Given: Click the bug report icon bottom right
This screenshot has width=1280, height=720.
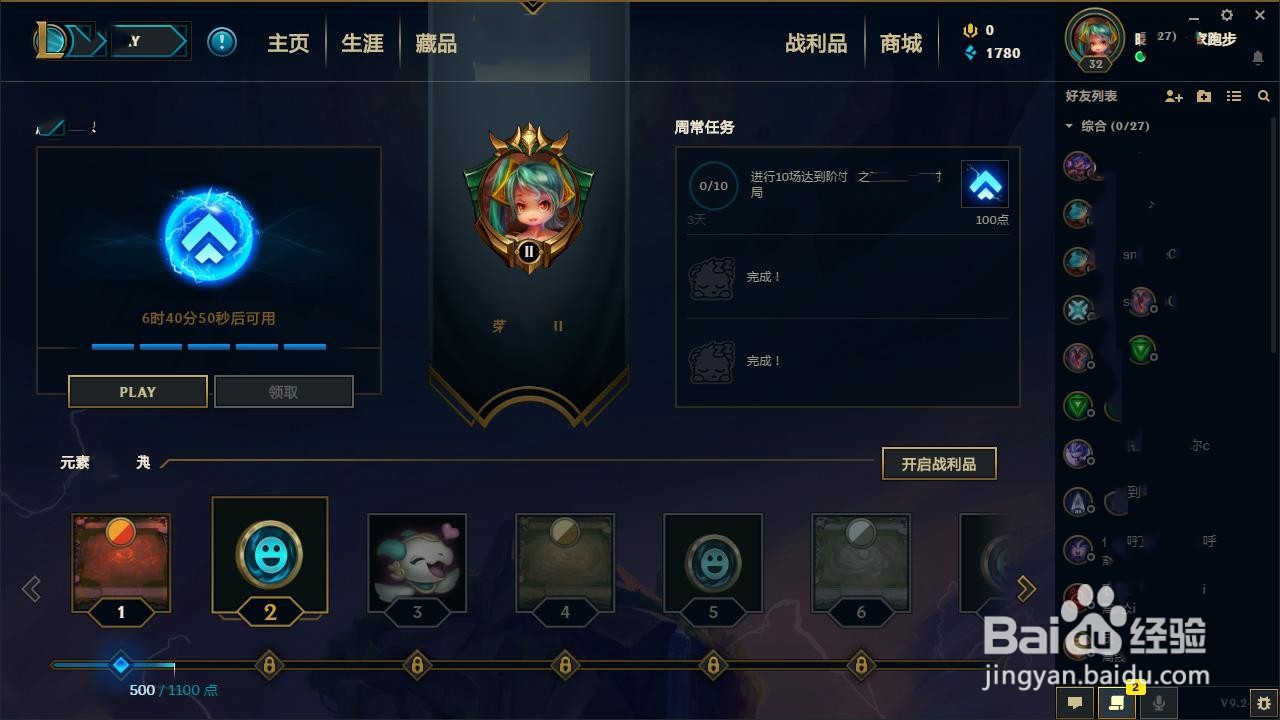Looking at the screenshot, I should coord(1264,703).
